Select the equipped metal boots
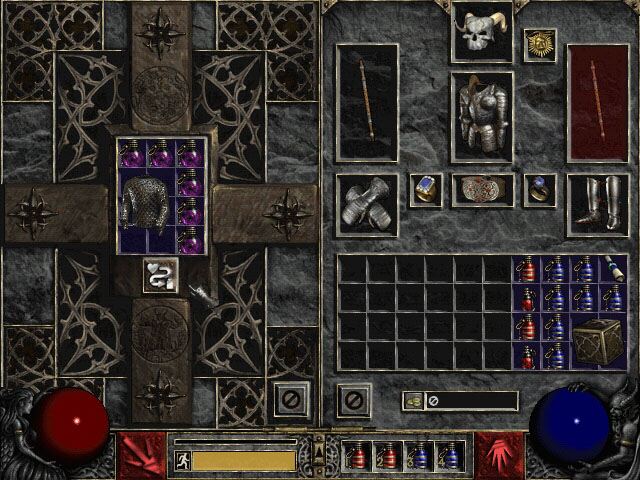The height and width of the screenshot is (480, 640). coord(597,205)
